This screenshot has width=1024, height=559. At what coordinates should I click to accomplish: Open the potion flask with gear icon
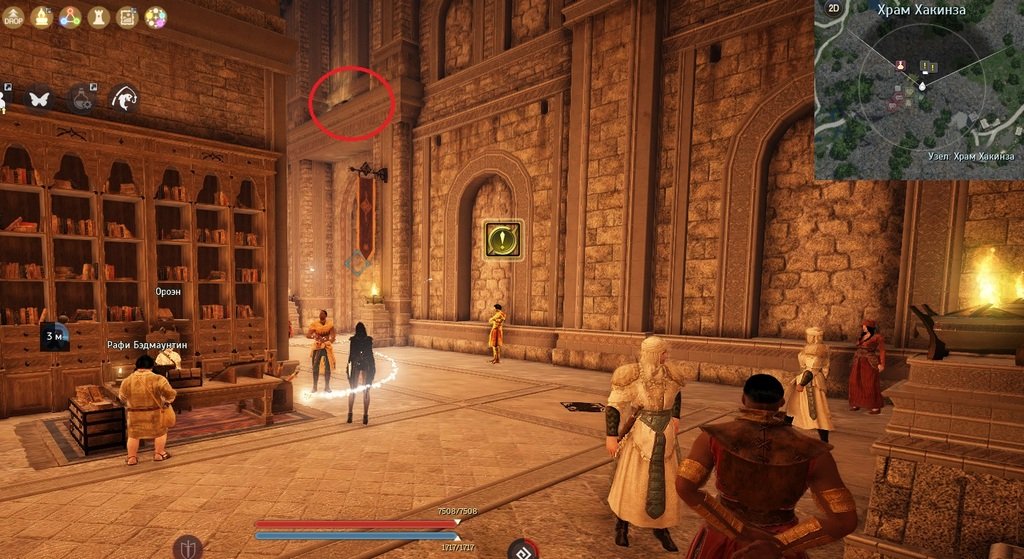coord(81,98)
